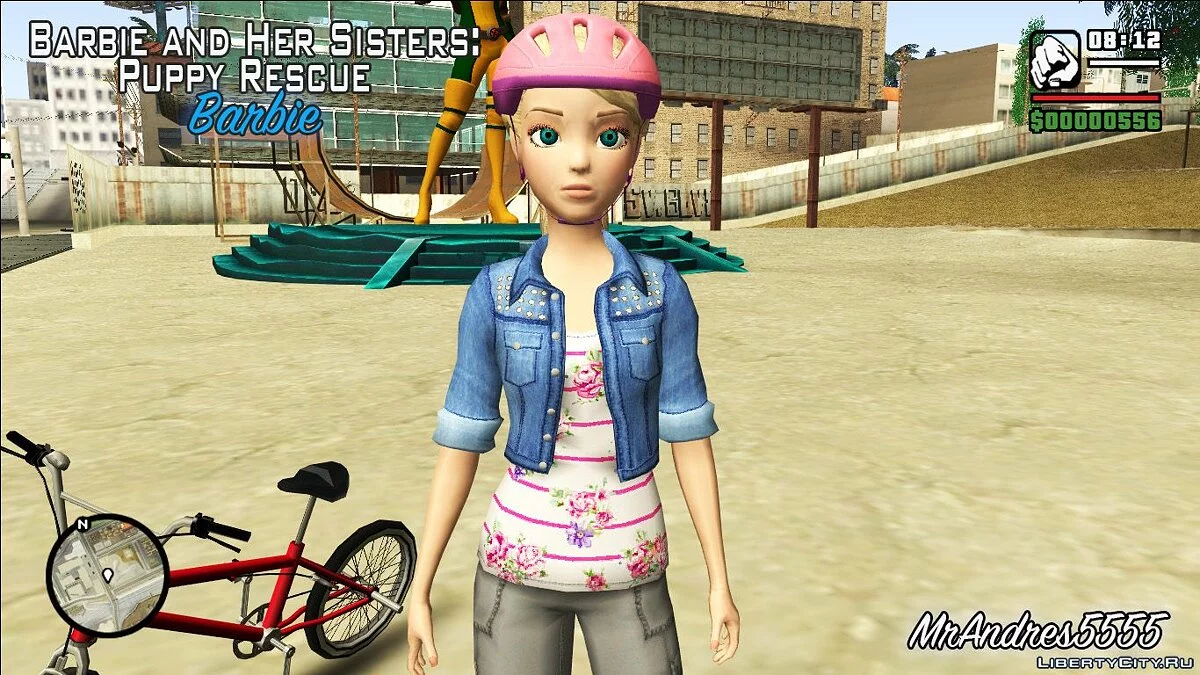The image size is (1200, 675).
Task: Select the white player marker on minimap
Action: pos(107,577)
